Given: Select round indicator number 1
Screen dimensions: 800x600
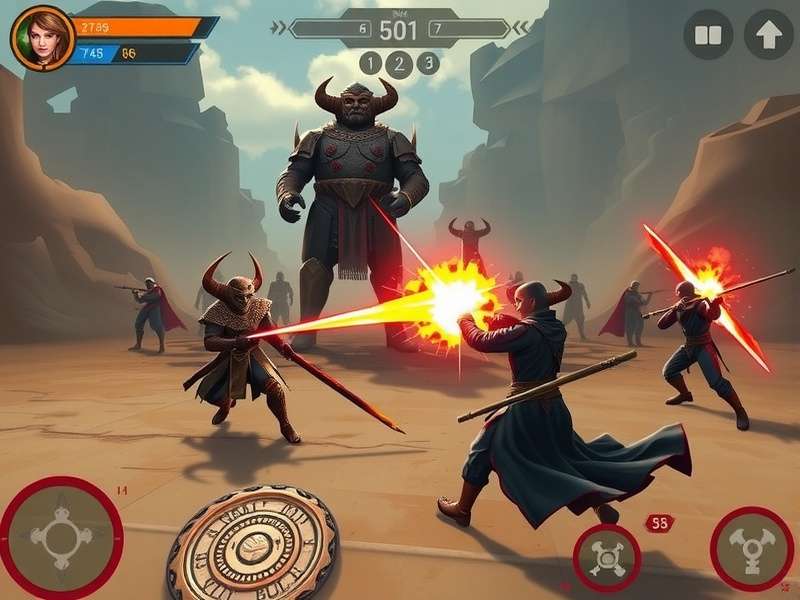Looking at the screenshot, I should pyautogui.click(x=370, y=64).
